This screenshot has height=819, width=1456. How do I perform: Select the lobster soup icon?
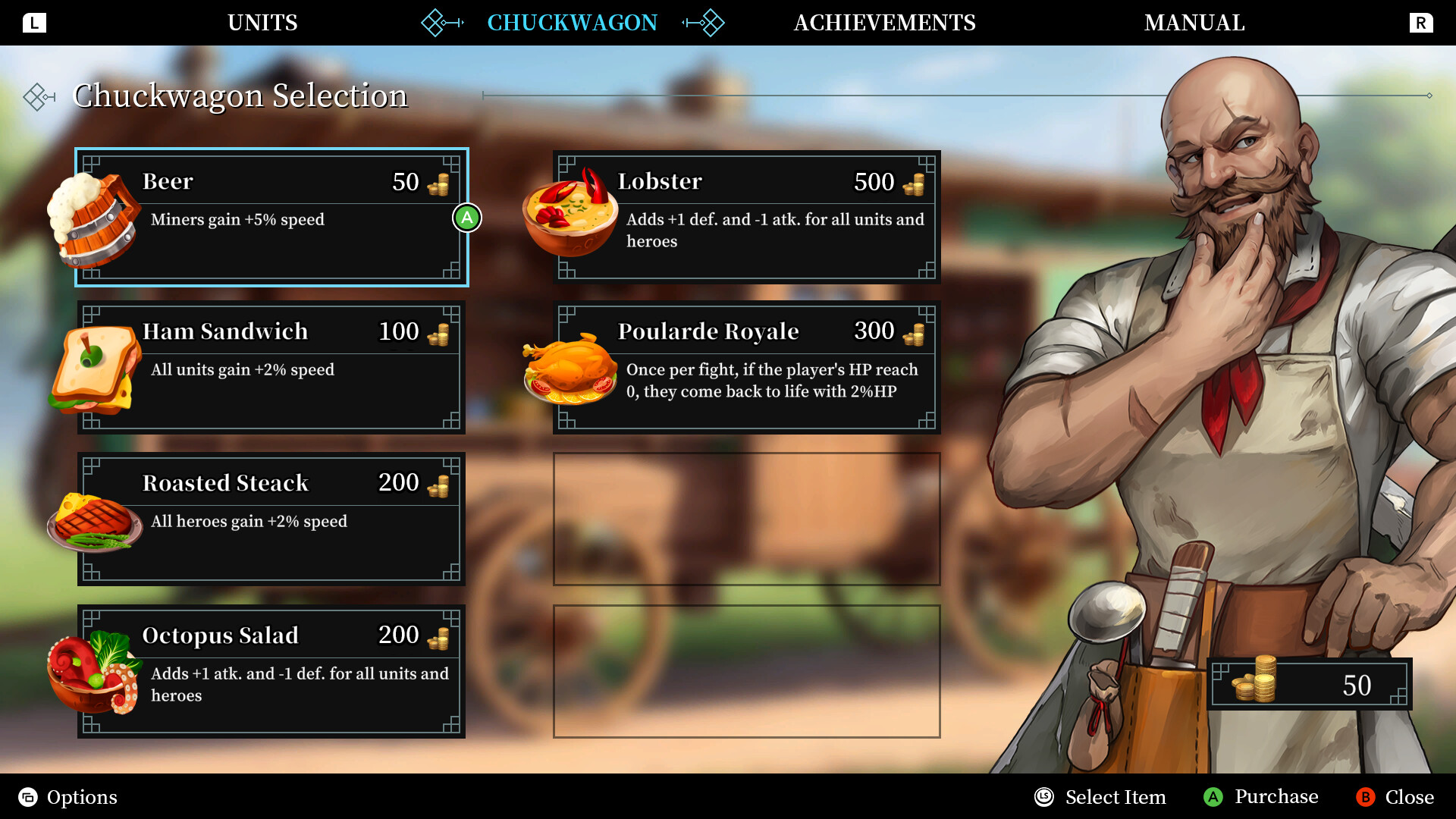click(x=569, y=216)
